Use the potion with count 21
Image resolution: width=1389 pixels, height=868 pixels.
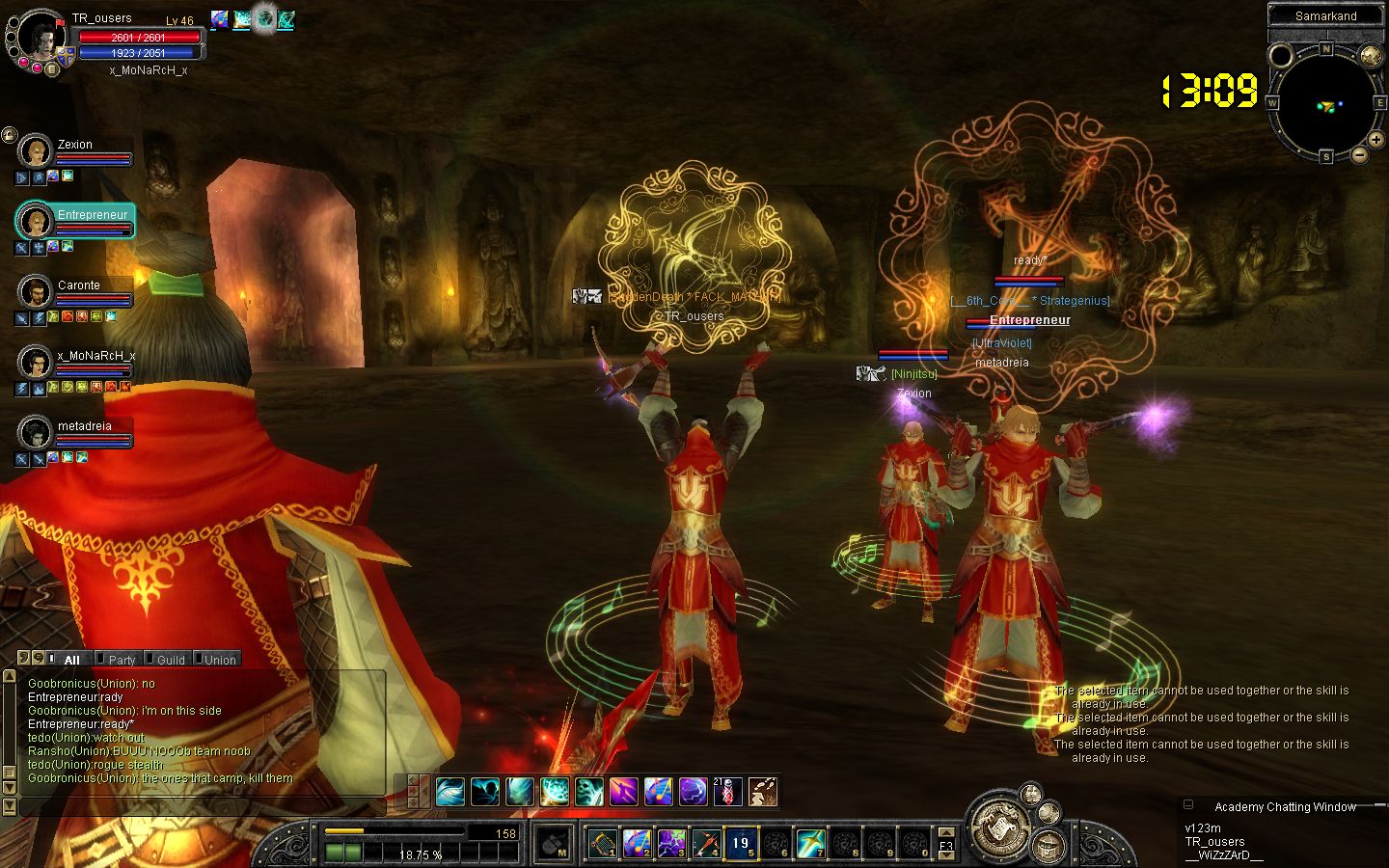tap(727, 792)
